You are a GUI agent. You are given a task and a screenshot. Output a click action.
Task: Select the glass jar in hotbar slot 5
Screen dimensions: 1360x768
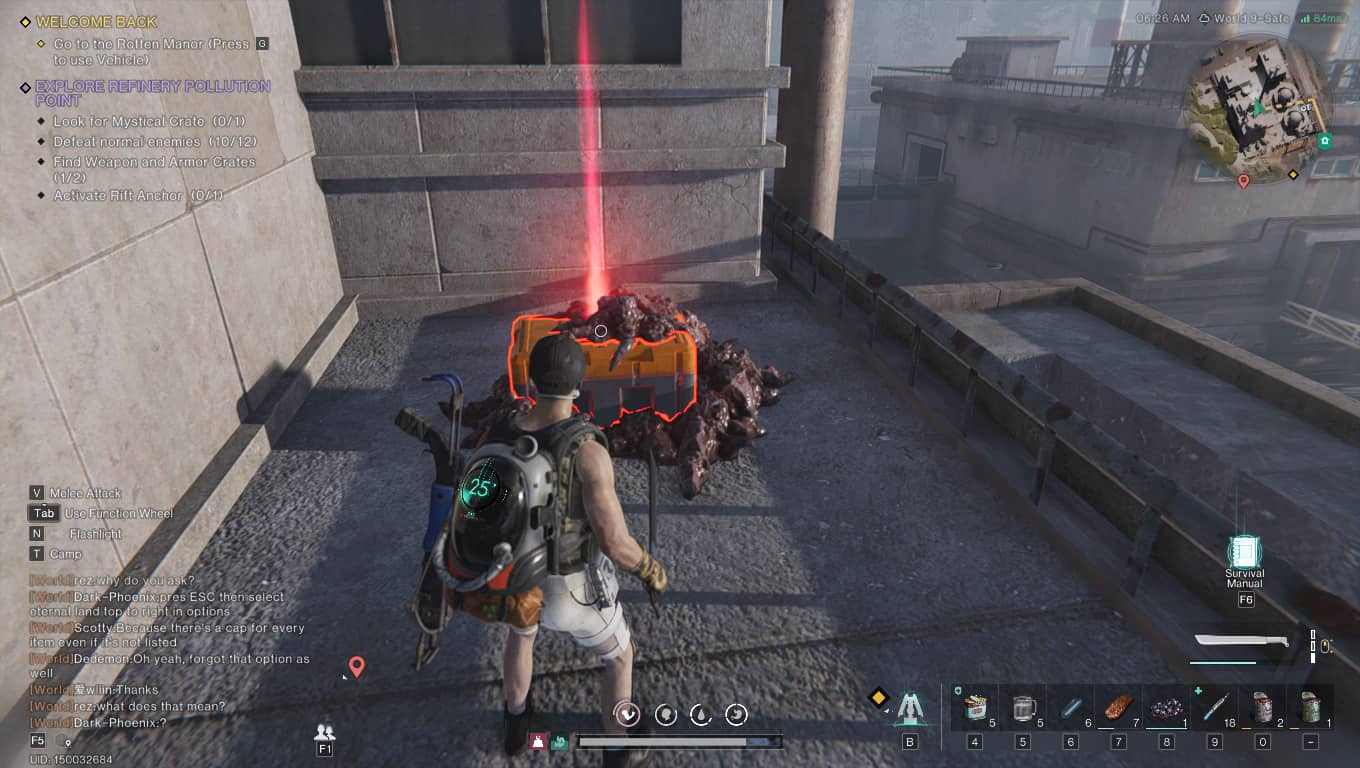pos(1022,708)
